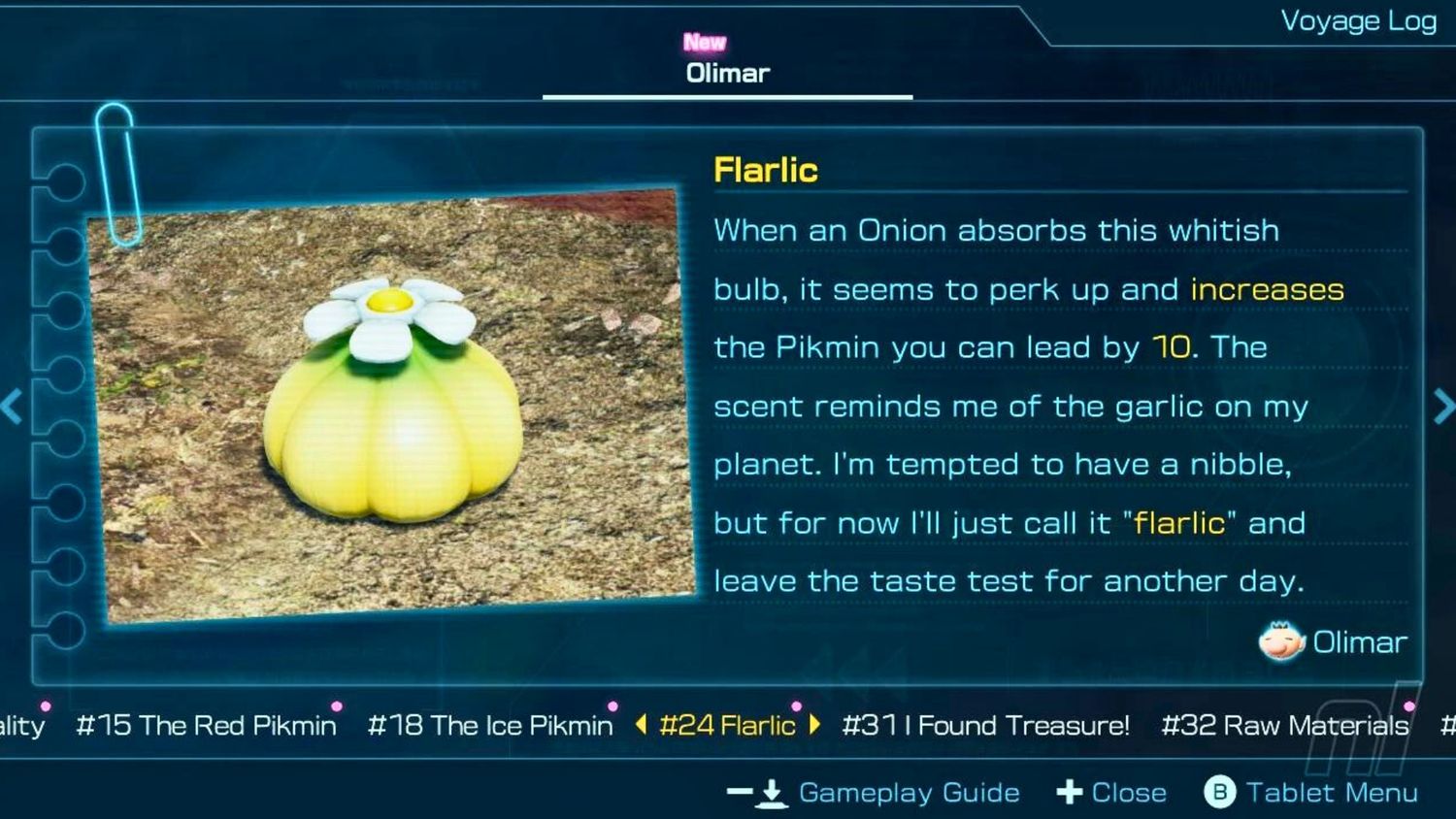Choose the #24 Flarlic log entry
Screen dimensions: 1456x819
(x=727, y=726)
